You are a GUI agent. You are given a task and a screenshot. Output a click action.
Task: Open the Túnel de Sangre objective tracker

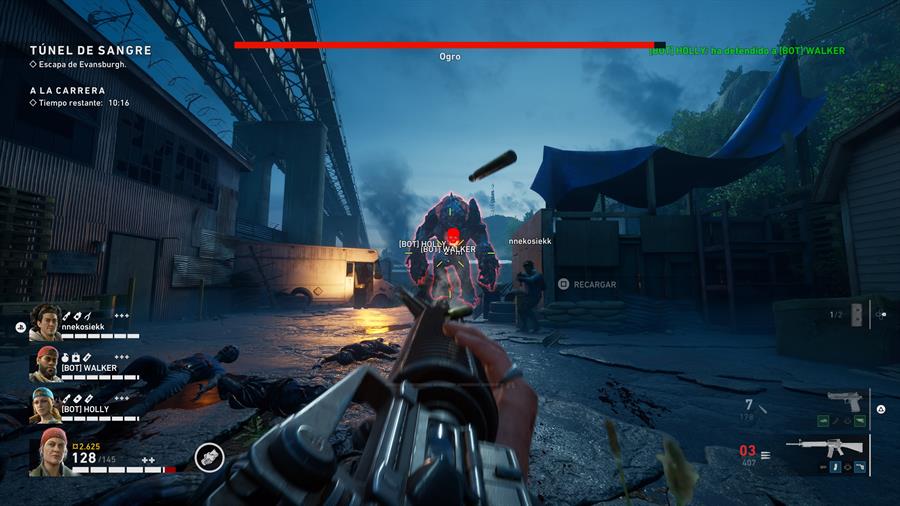pos(90,50)
